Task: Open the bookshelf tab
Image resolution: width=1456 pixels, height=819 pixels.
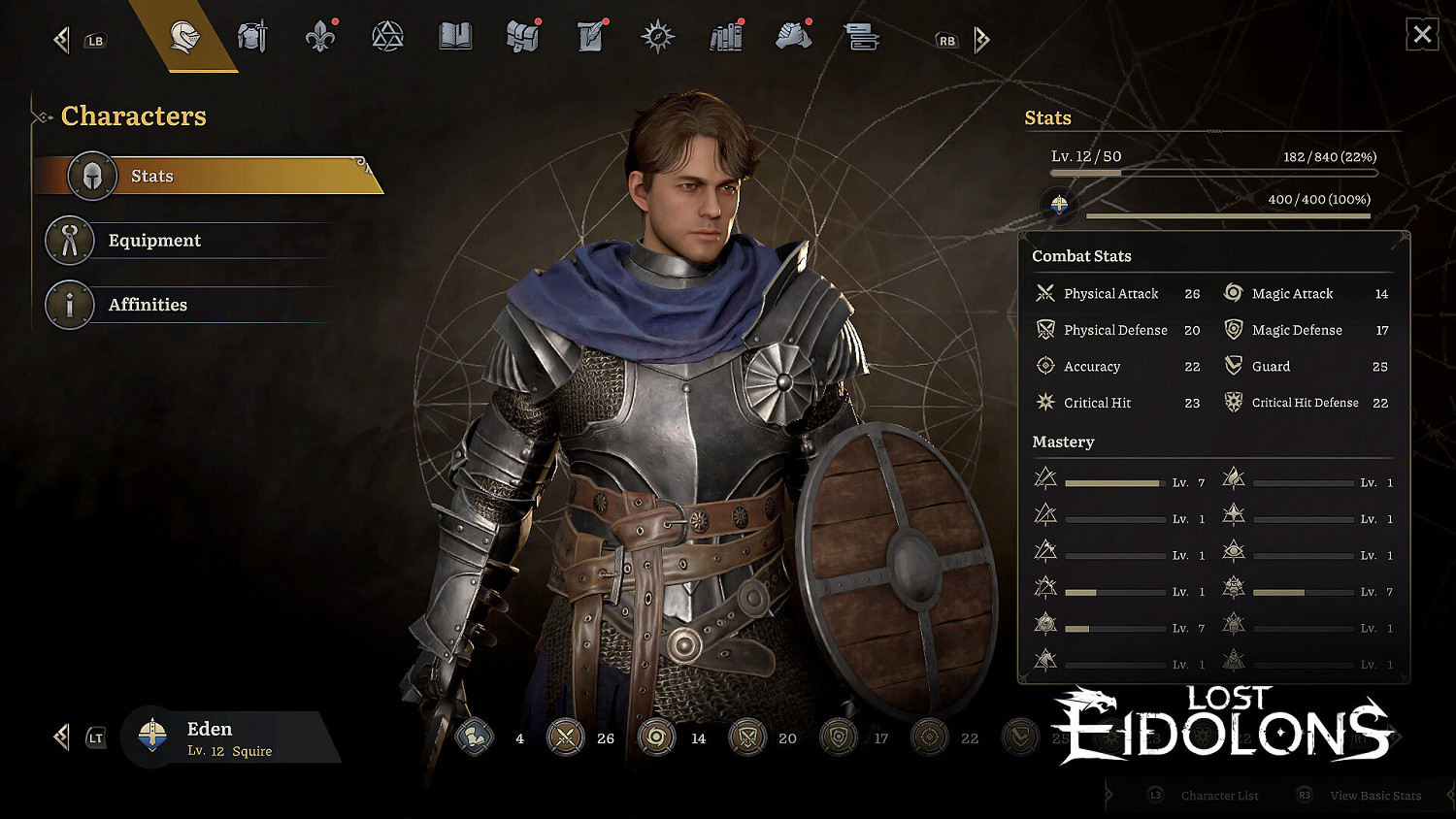Action: tap(725, 38)
